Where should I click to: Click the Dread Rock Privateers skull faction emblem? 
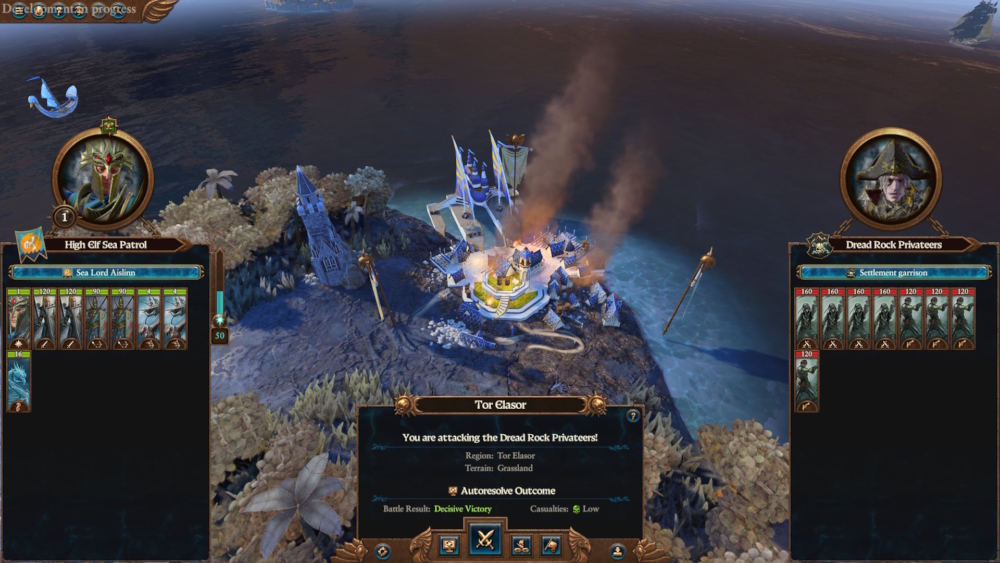click(820, 244)
